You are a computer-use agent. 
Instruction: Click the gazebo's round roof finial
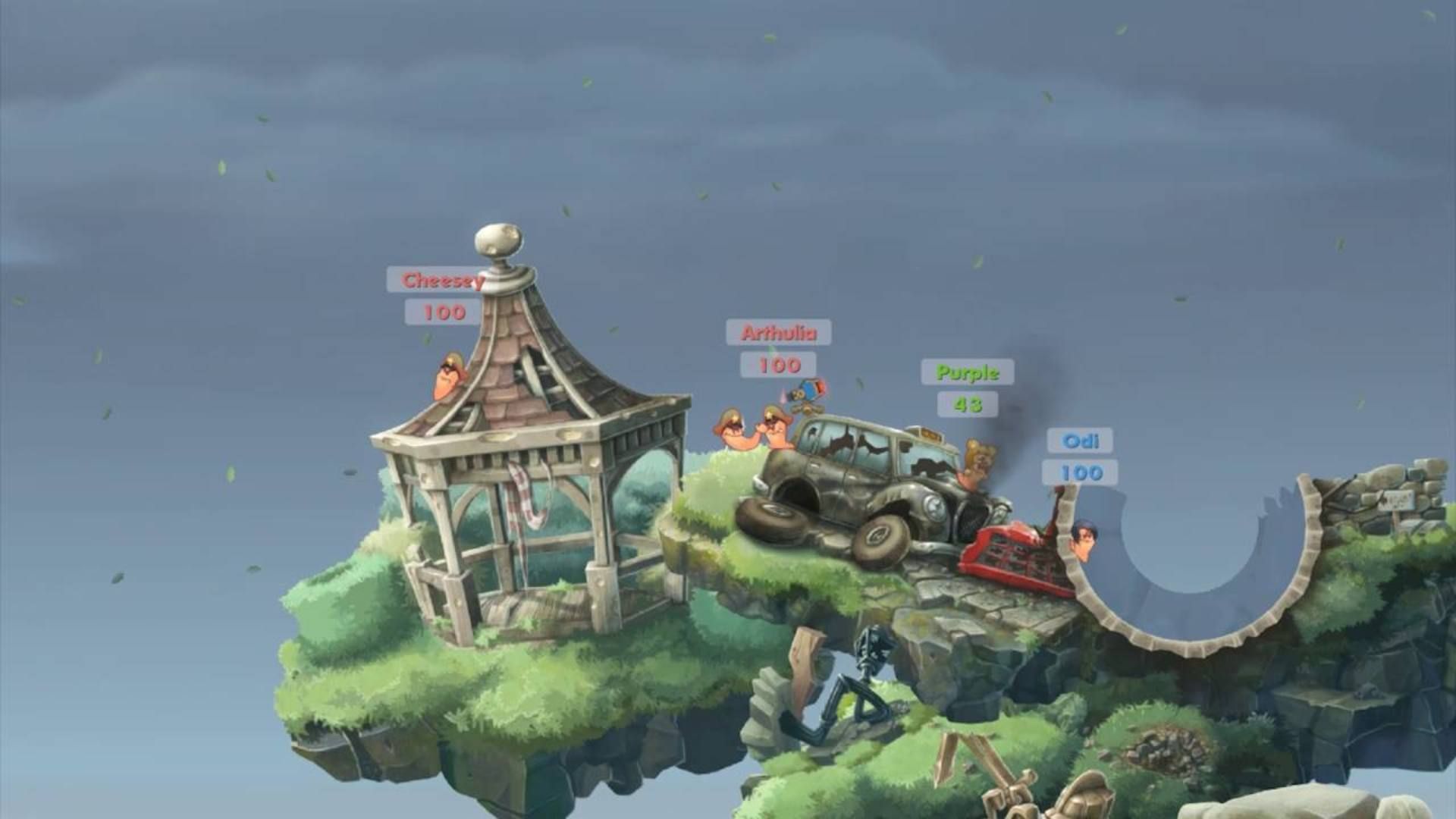click(x=497, y=239)
